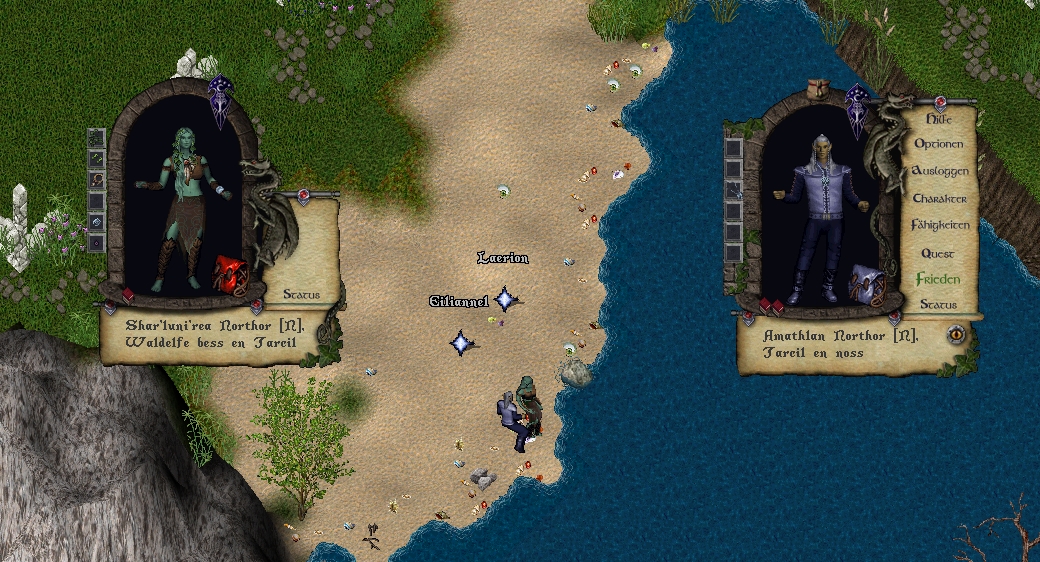Image resolution: width=1040 pixels, height=562 pixels.
Task: Open the Charakter sheet
Action: point(939,198)
